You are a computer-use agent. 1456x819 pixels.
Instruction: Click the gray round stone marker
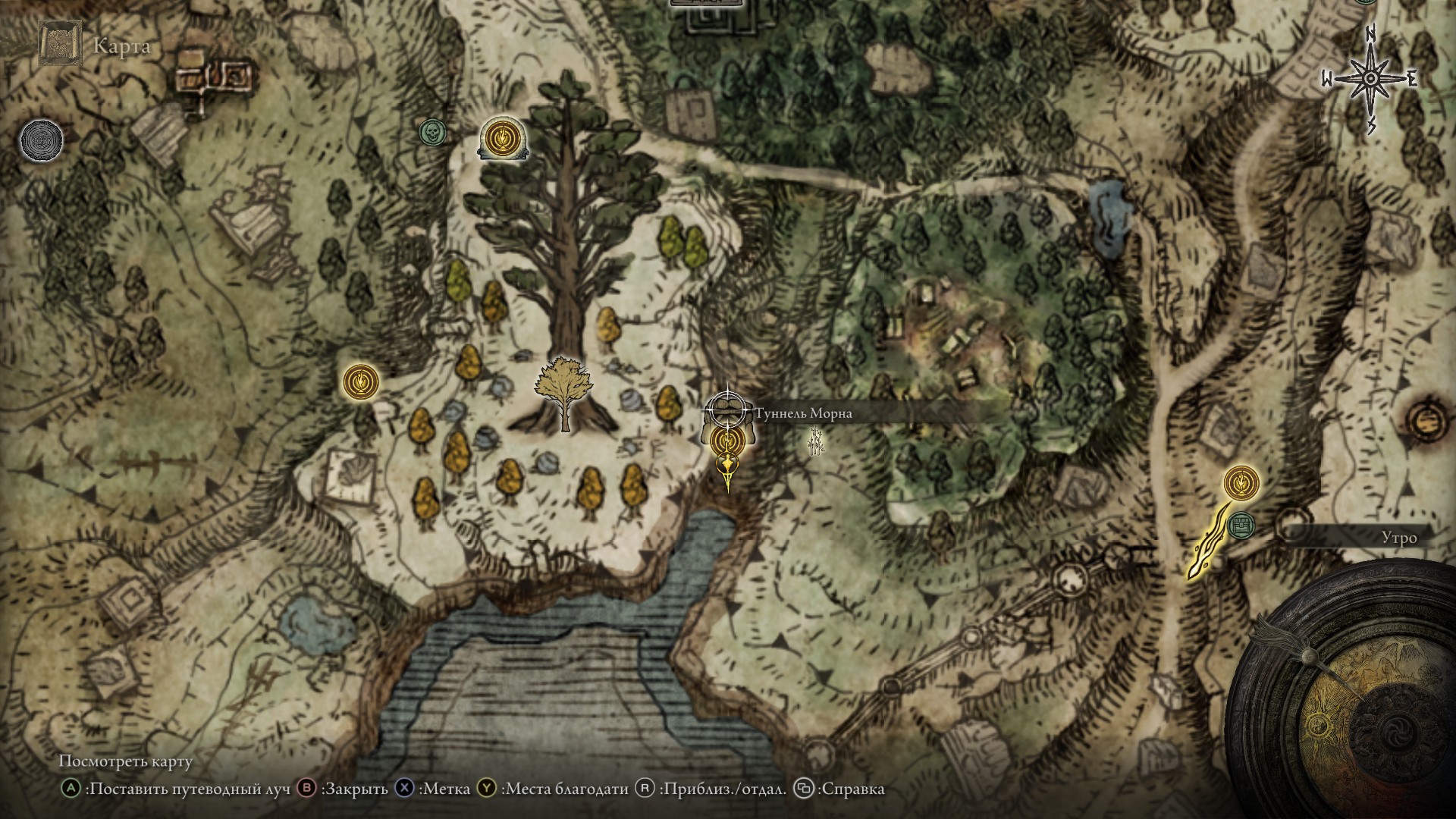pyautogui.click(x=41, y=140)
